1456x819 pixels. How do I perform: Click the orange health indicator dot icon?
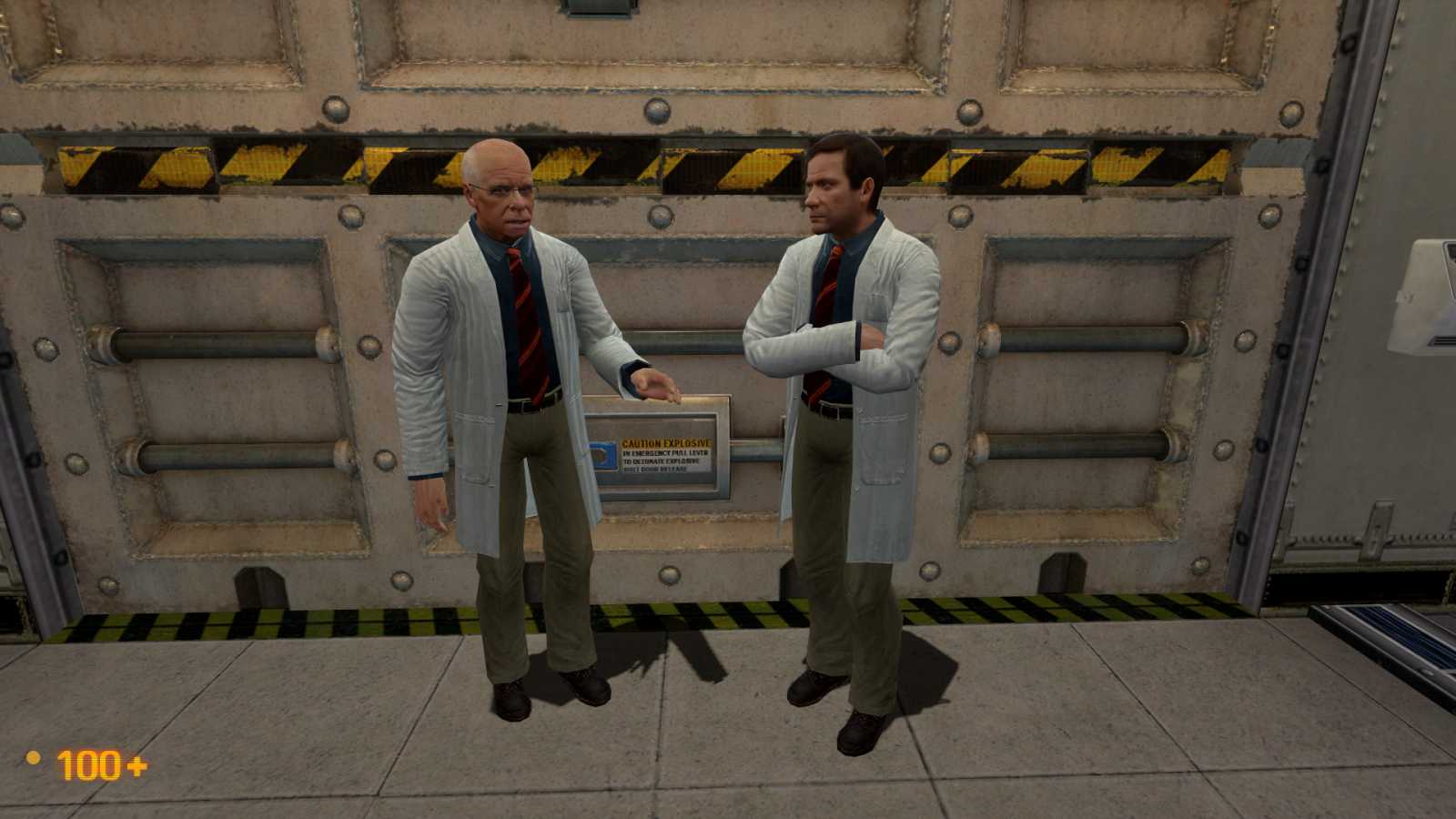(x=34, y=759)
